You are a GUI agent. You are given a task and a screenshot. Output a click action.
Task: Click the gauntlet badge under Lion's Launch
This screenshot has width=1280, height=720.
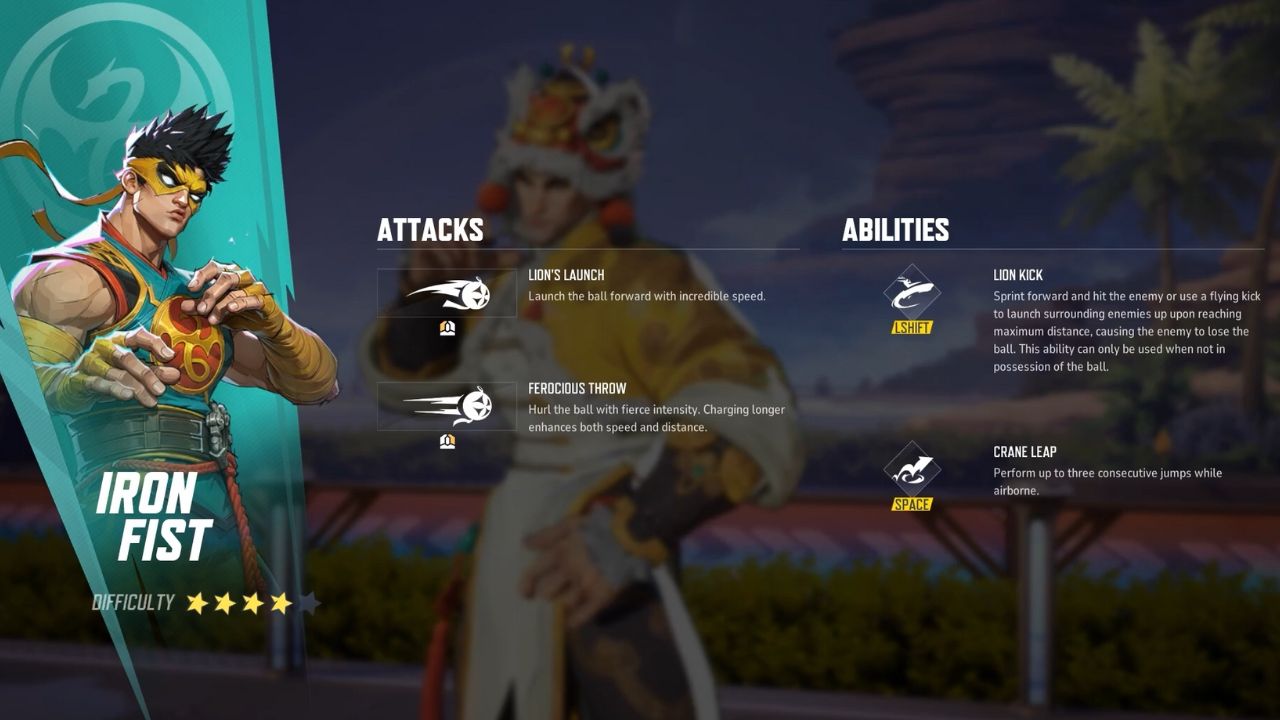pos(447,330)
